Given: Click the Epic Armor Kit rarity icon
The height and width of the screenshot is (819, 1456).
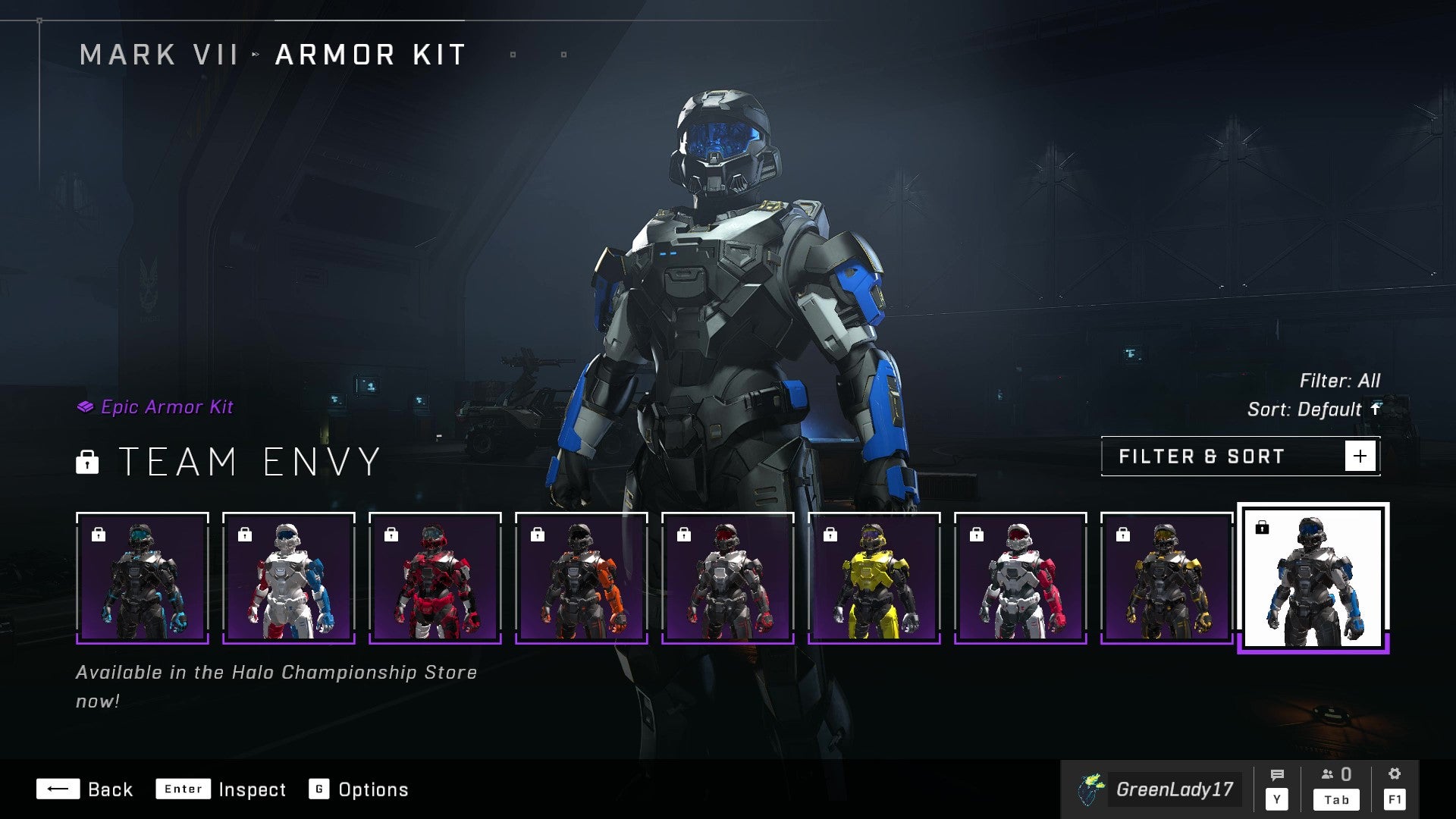Looking at the screenshot, I should point(86,406).
